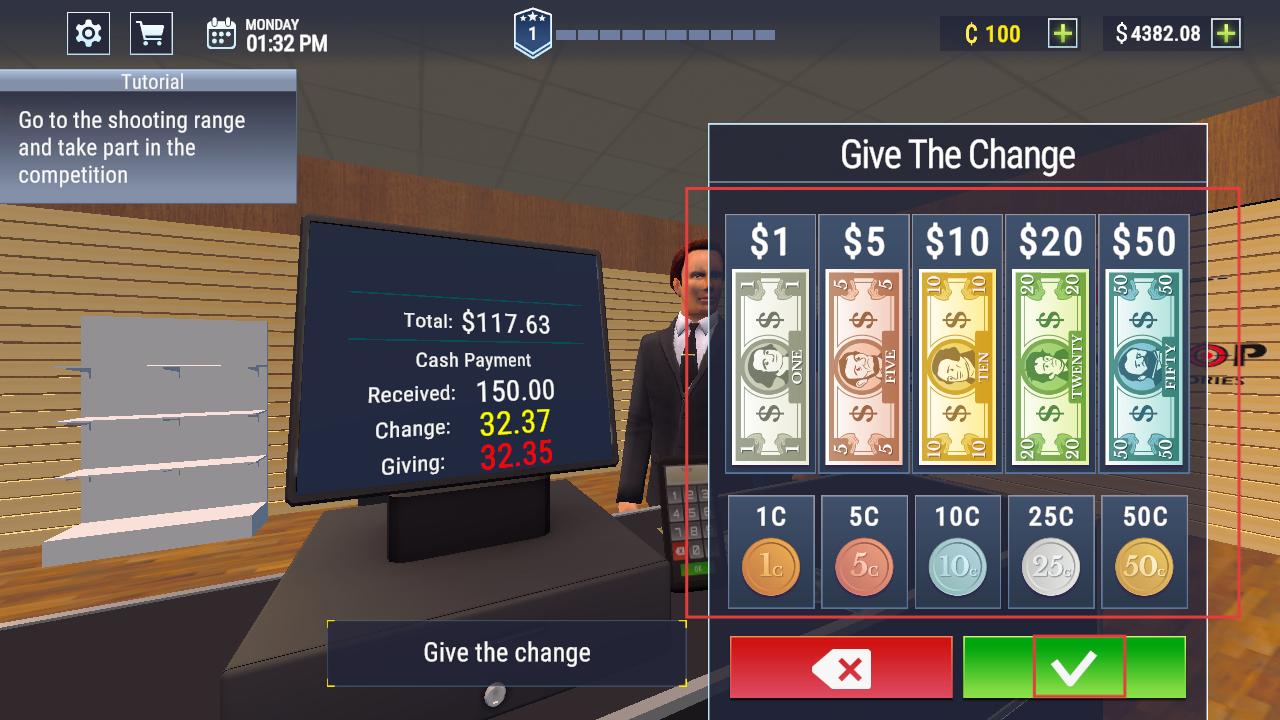Add a 1C coin to change

coord(771,566)
